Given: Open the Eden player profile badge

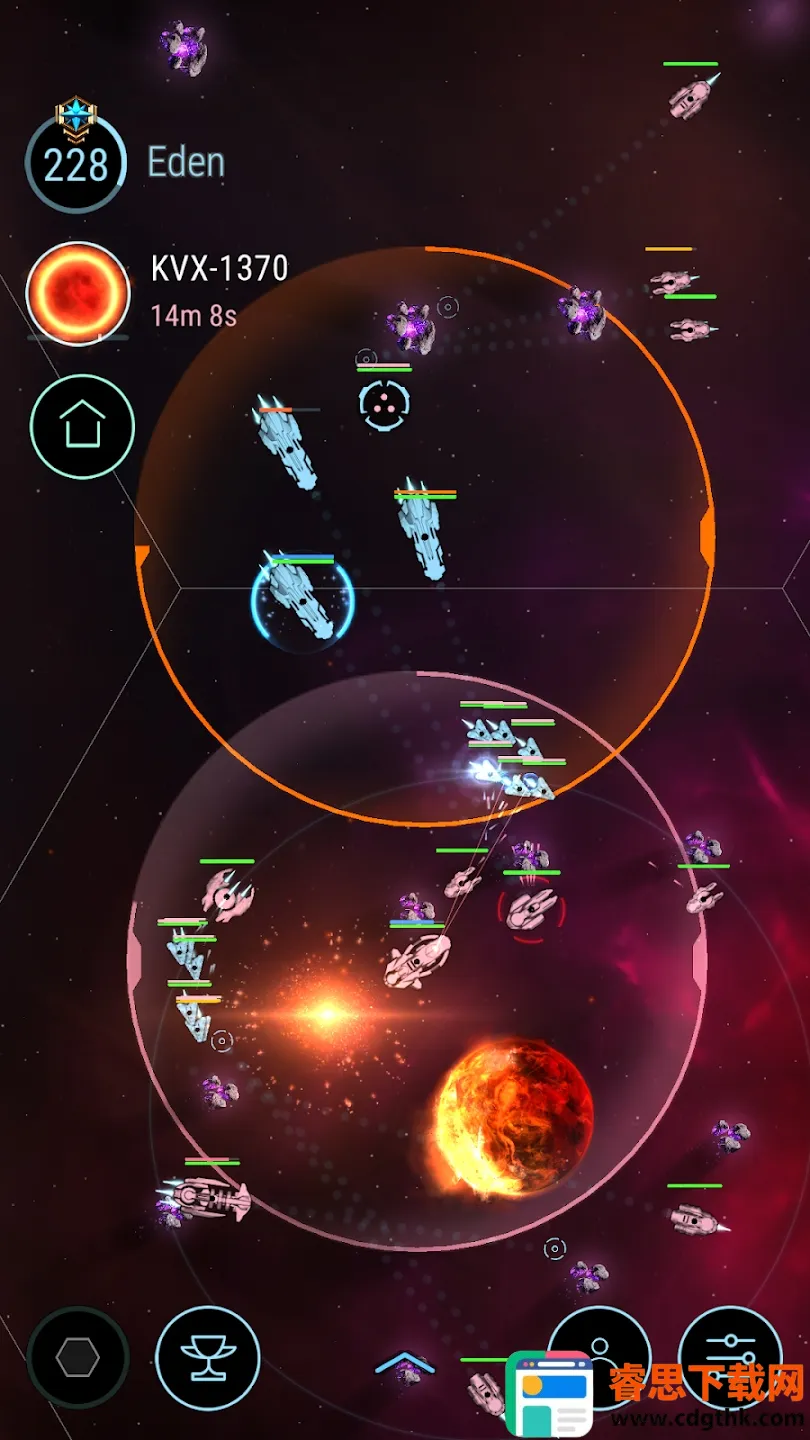Looking at the screenshot, I should [x=76, y=162].
